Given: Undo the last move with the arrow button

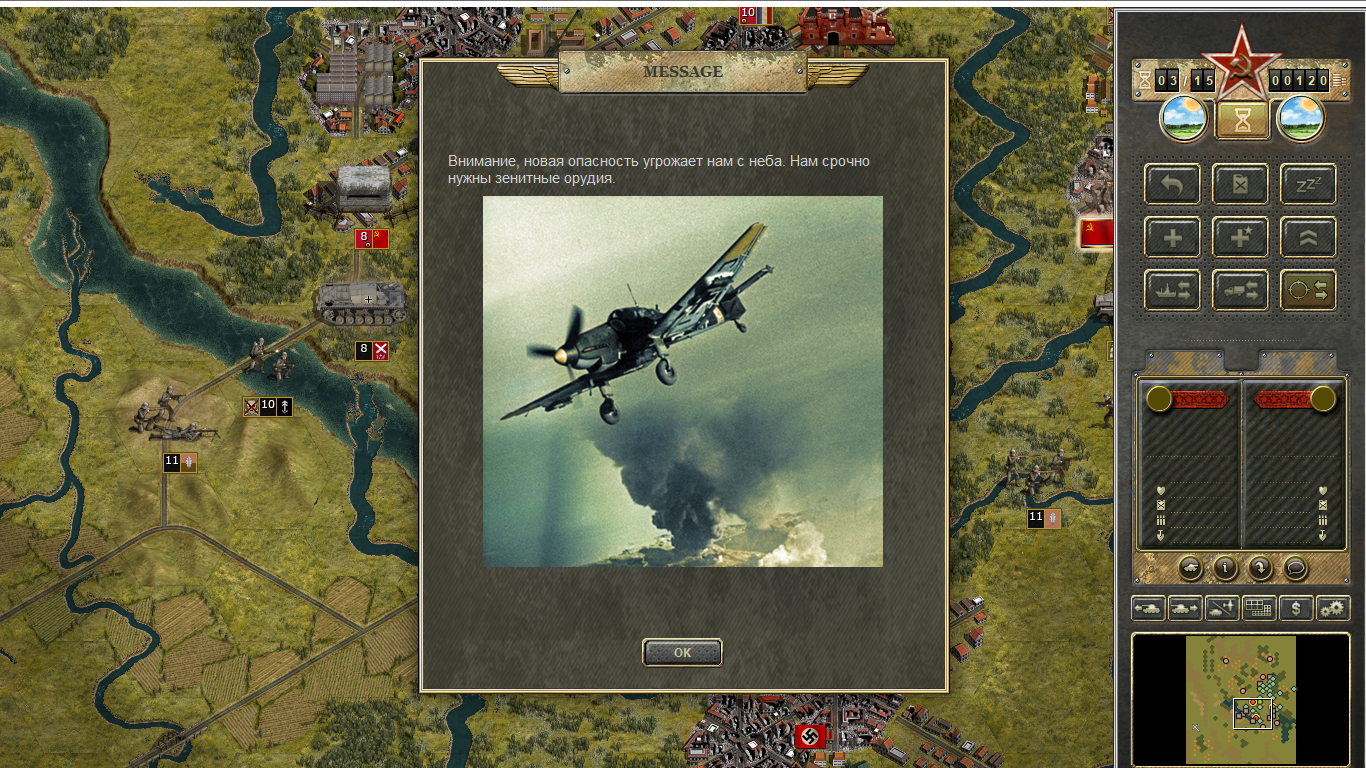Looking at the screenshot, I should click(x=1172, y=185).
